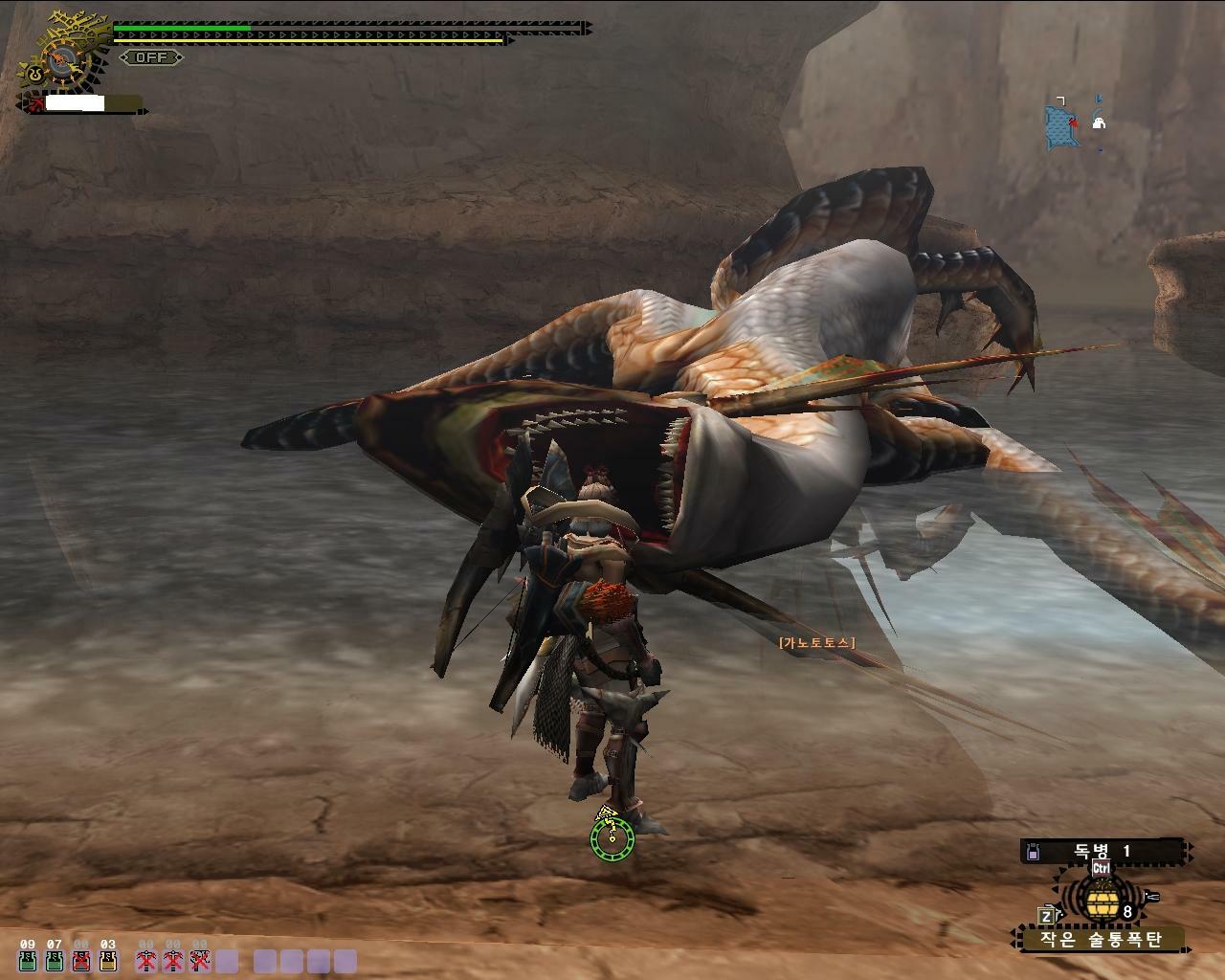Image resolution: width=1225 pixels, height=980 pixels.
Task: Toggle the OFF indicator under the health bar
Action: pos(151,57)
